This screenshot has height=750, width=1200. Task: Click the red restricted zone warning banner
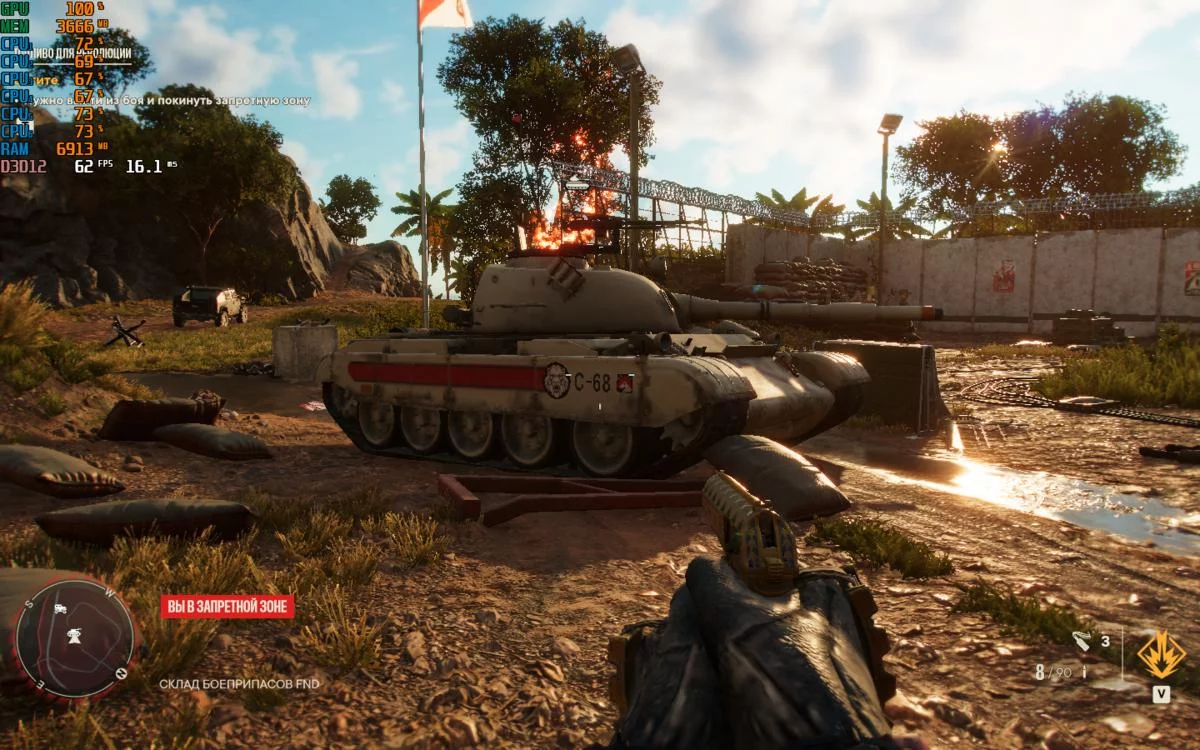pyautogui.click(x=227, y=606)
